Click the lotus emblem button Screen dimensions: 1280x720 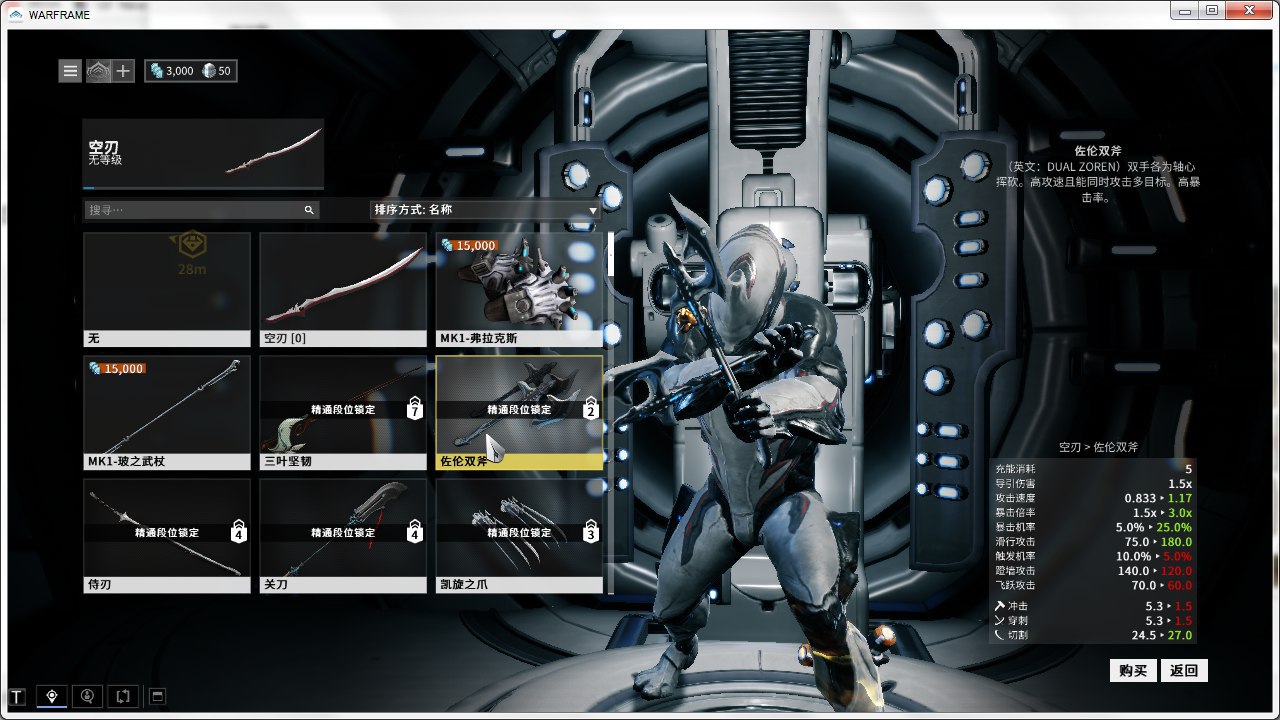point(98,71)
